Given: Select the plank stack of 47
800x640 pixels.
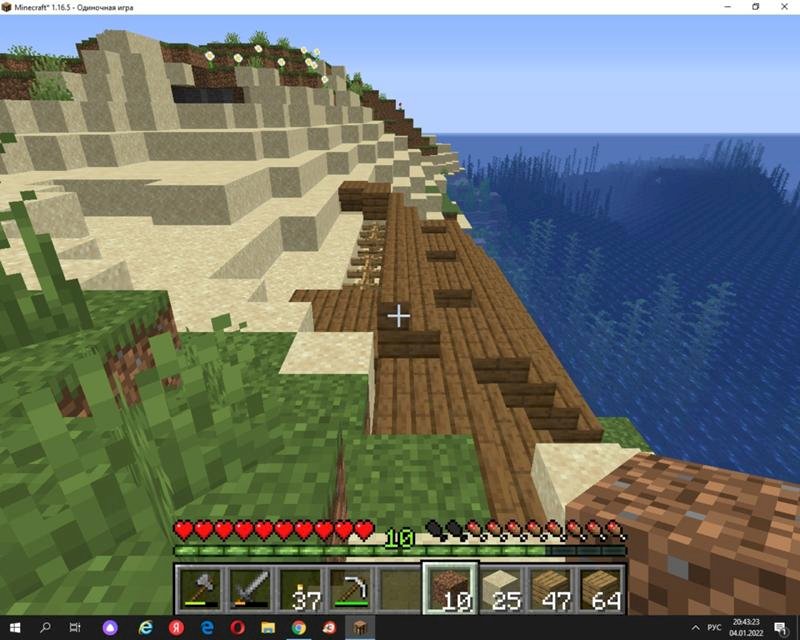Looking at the screenshot, I should pyautogui.click(x=550, y=587).
